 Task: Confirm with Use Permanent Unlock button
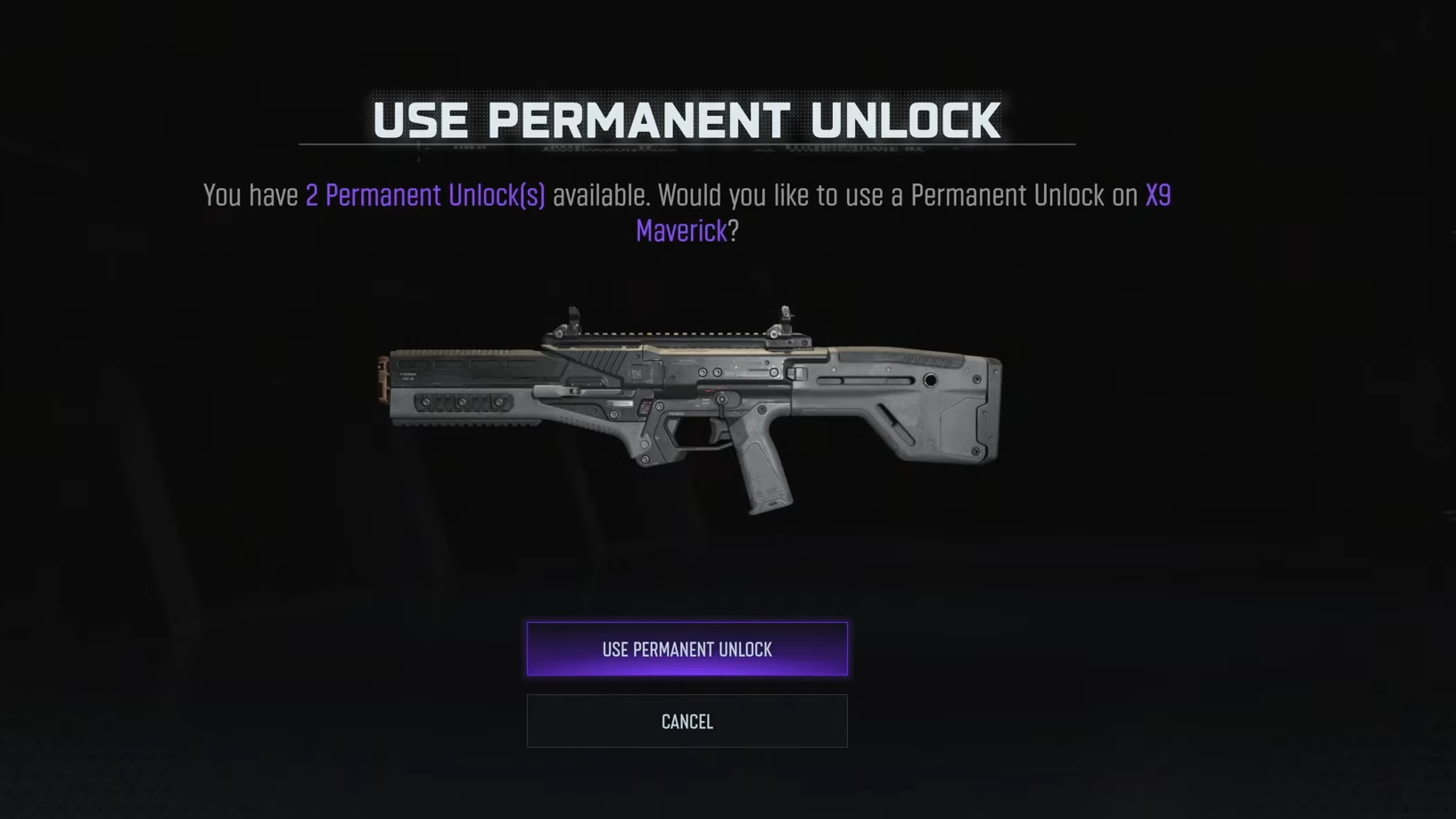687,649
